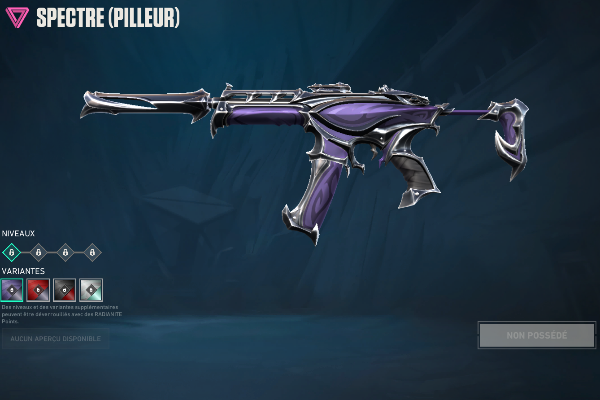Select the purple skin variant

(x=12, y=290)
